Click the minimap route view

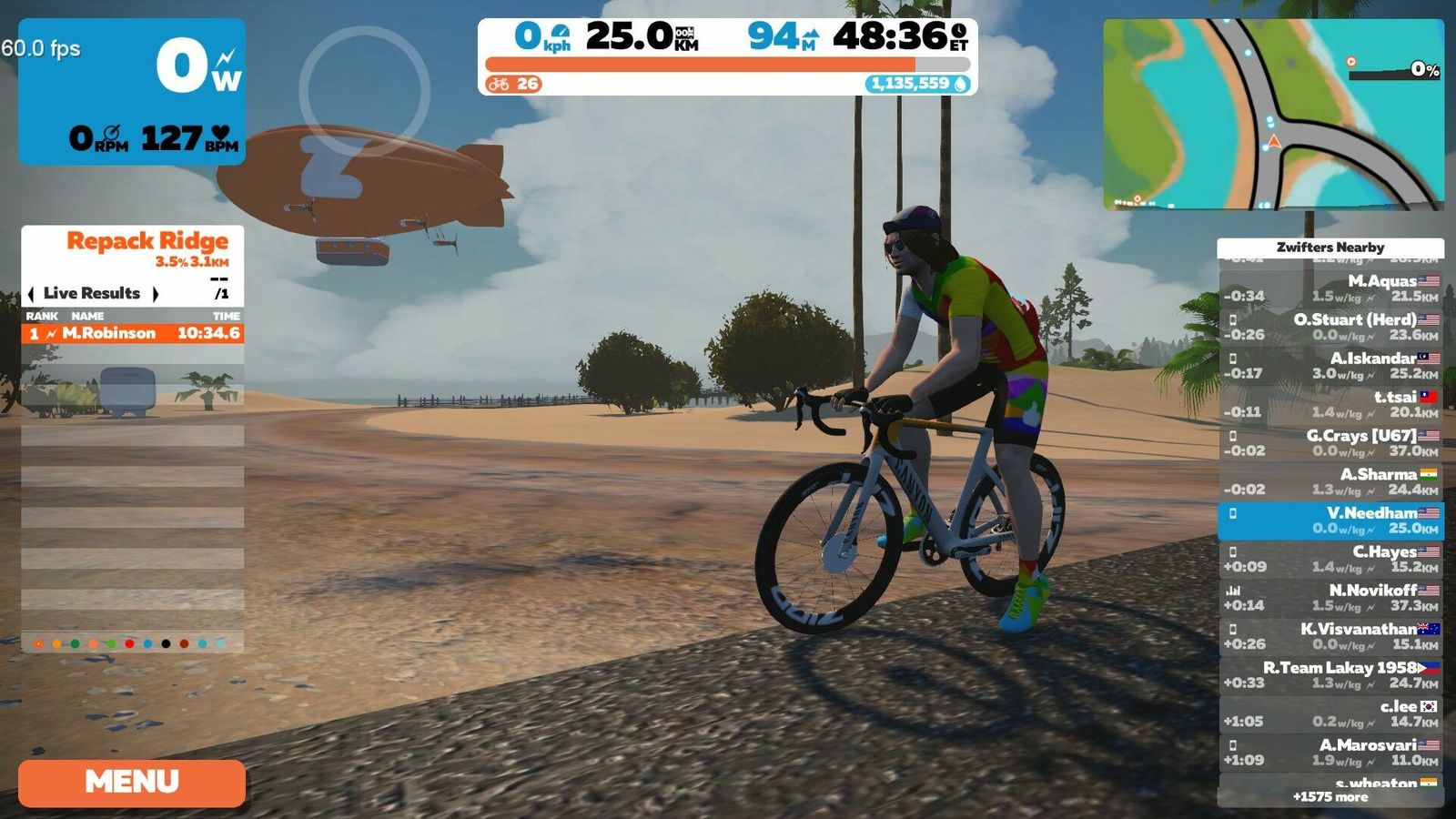(x=1273, y=115)
